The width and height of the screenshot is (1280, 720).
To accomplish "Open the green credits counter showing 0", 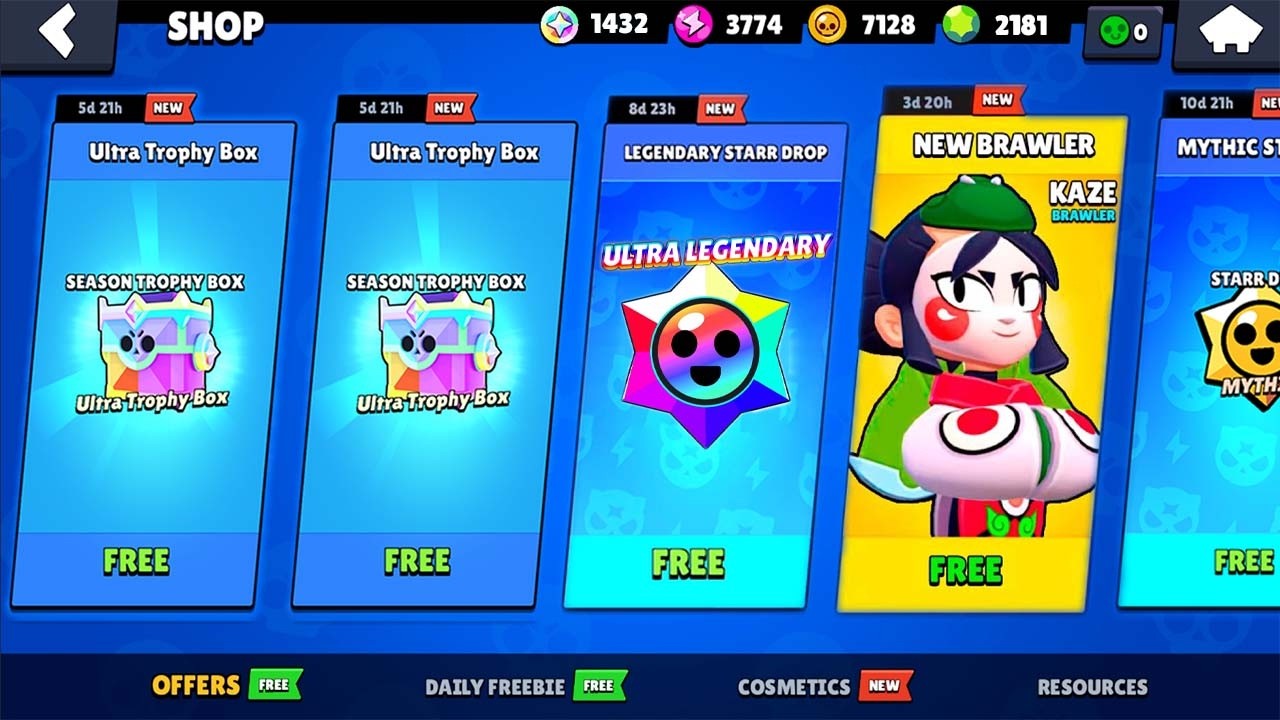I will (1122, 32).
